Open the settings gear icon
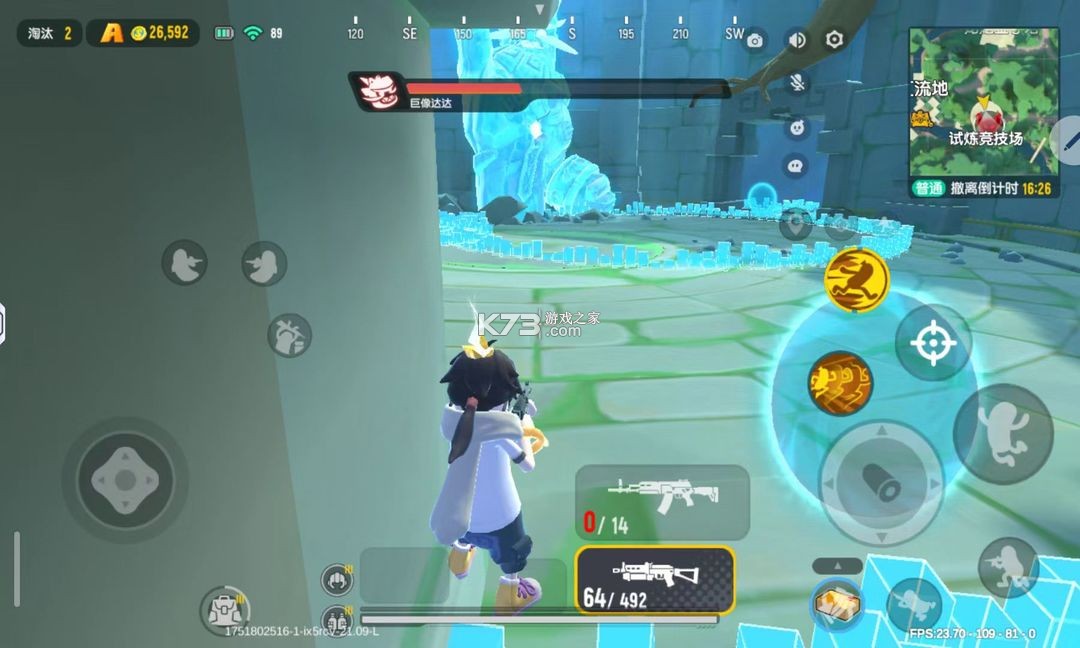 [834, 40]
